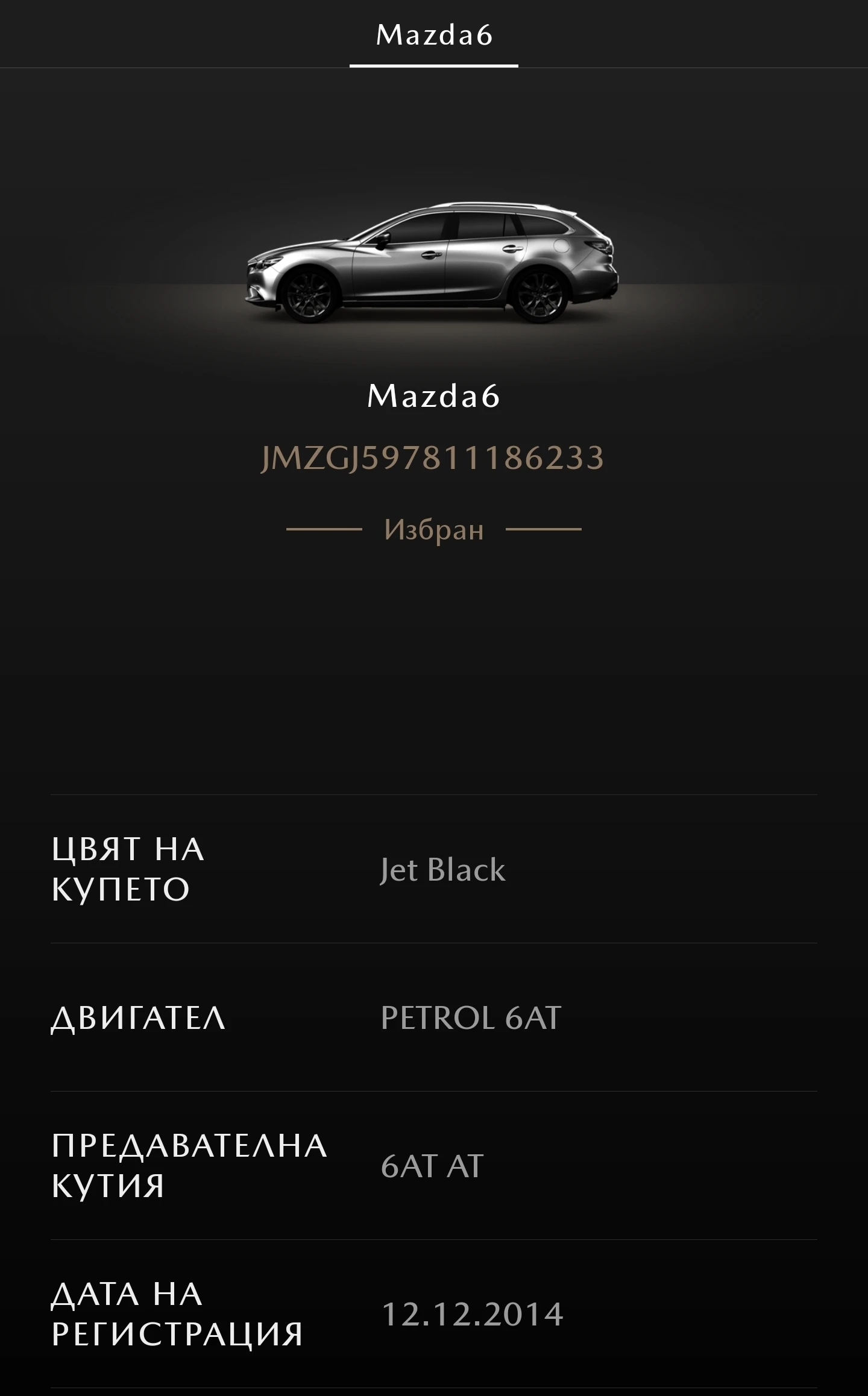Screen dimensions: 868x1396
Task: Select the Mazda6 tab at the top
Action: 433,34
